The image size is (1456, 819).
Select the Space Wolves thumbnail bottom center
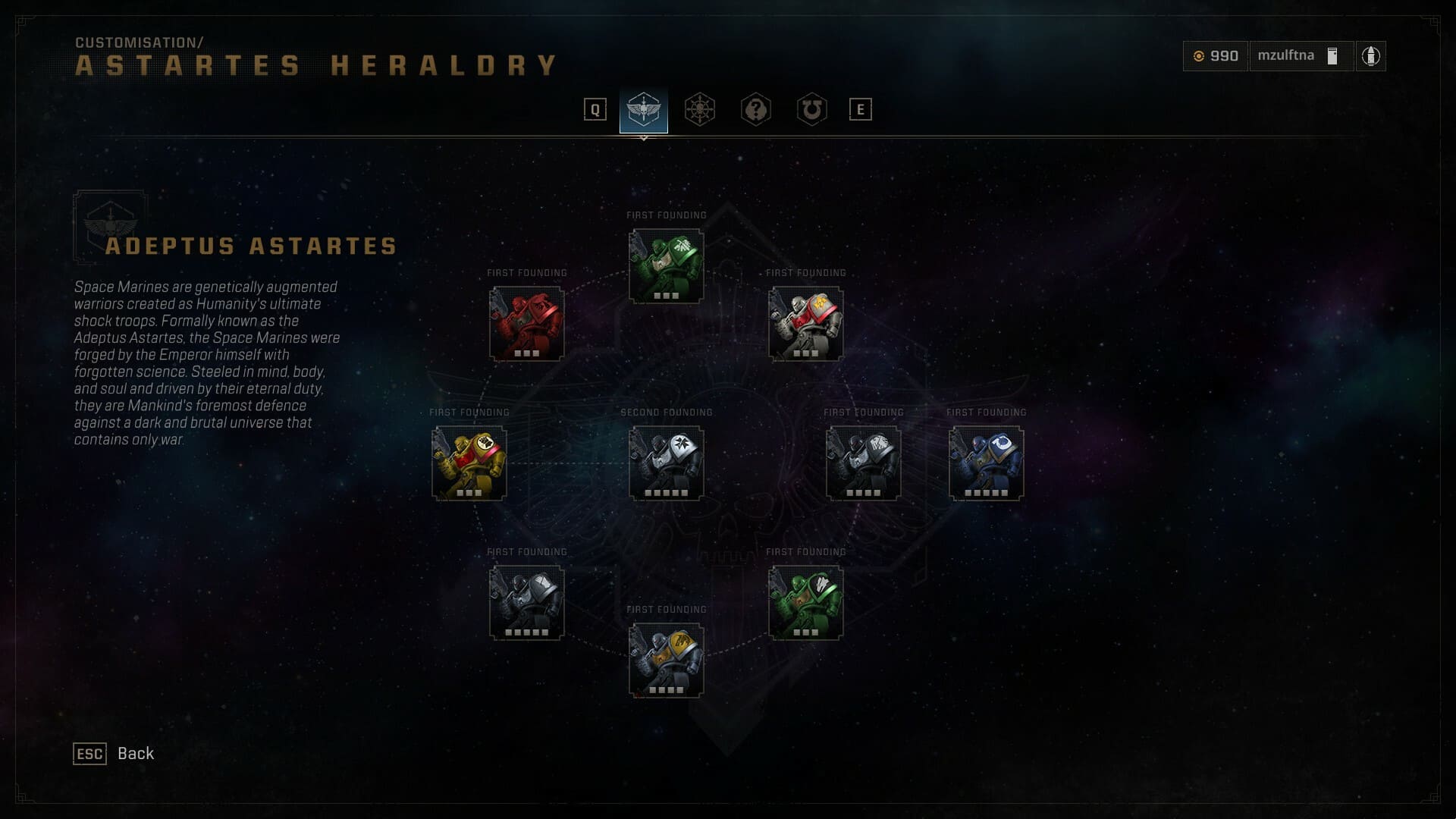tap(665, 660)
